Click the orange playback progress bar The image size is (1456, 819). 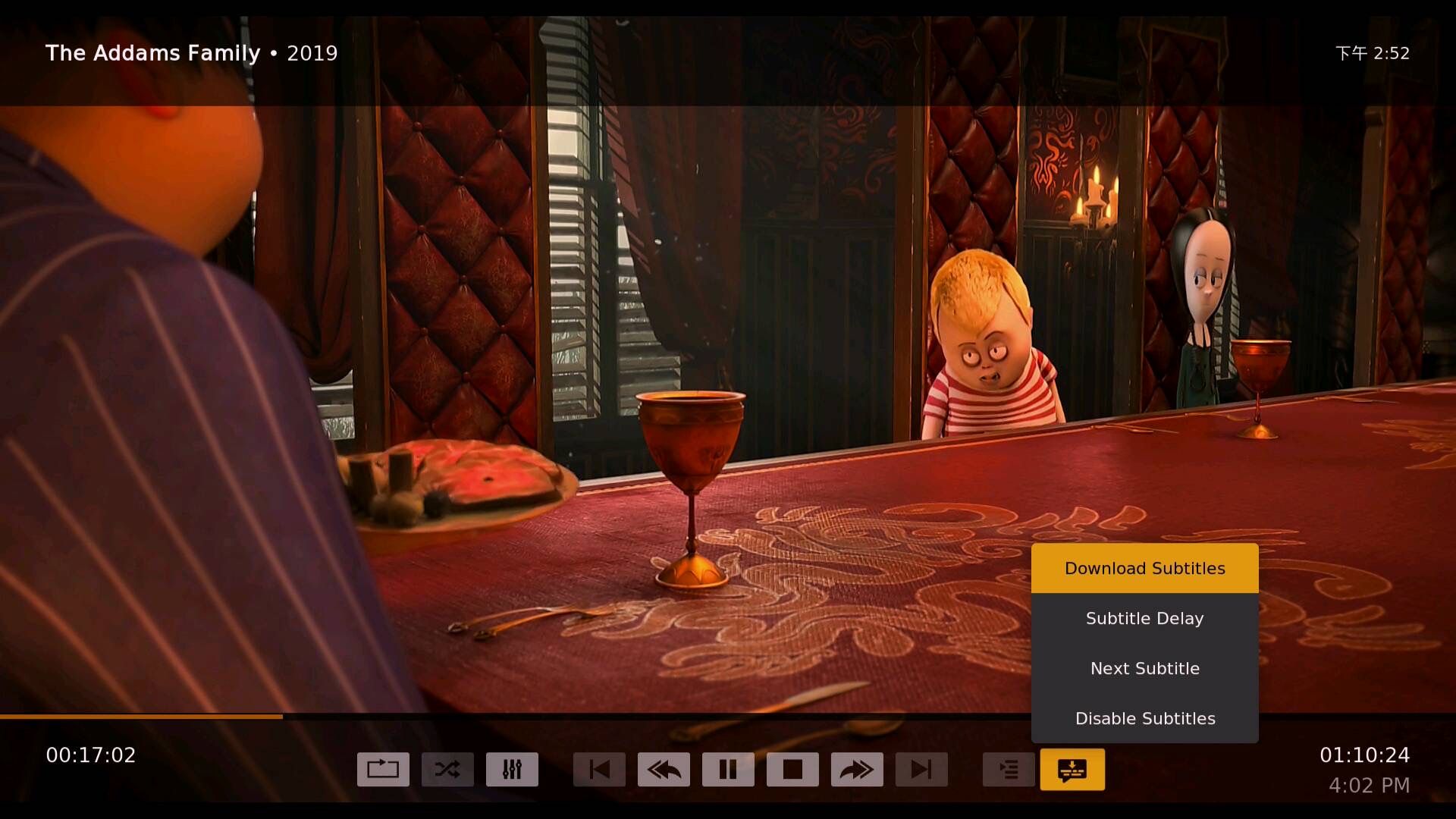[141, 716]
